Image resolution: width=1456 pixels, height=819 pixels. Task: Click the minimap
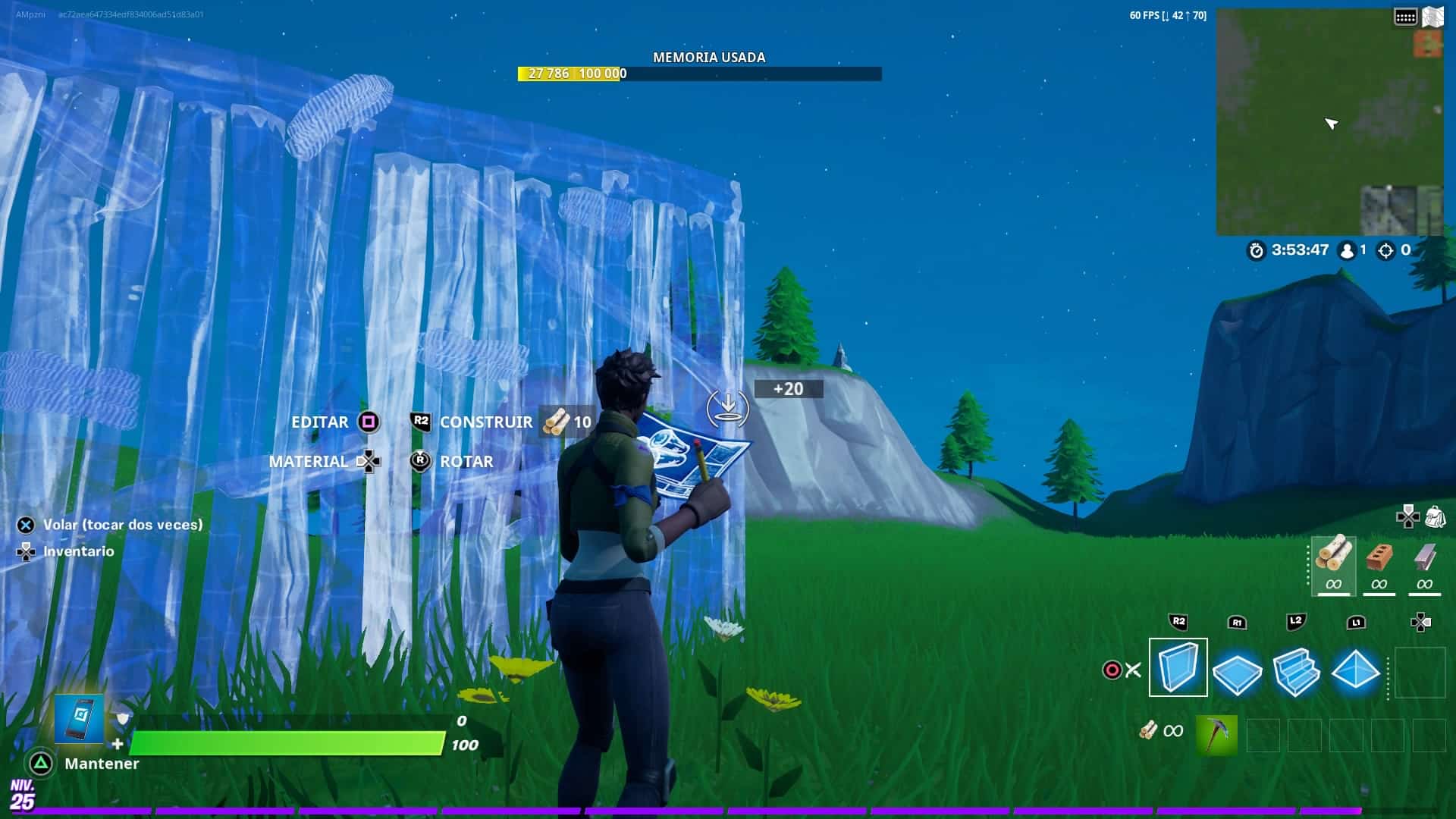pos(1329,123)
